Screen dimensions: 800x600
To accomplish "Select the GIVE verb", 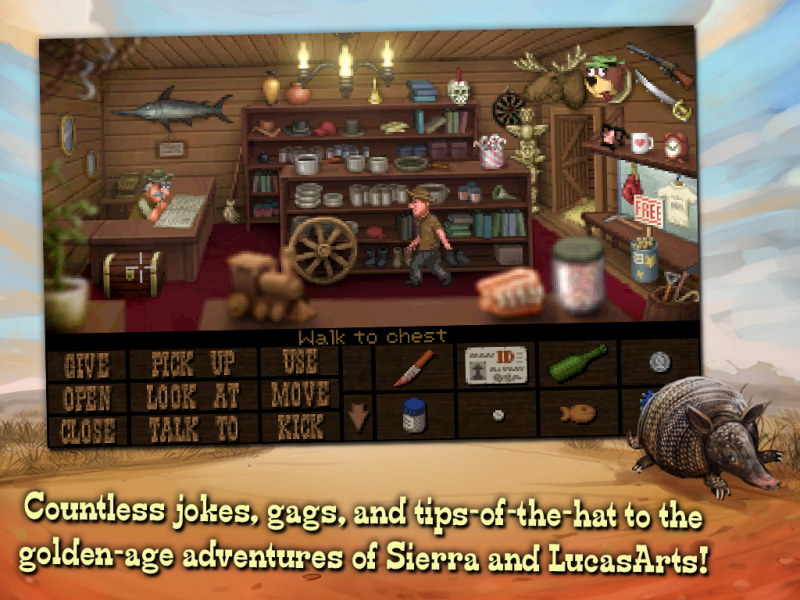I will click(x=87, y=365).
